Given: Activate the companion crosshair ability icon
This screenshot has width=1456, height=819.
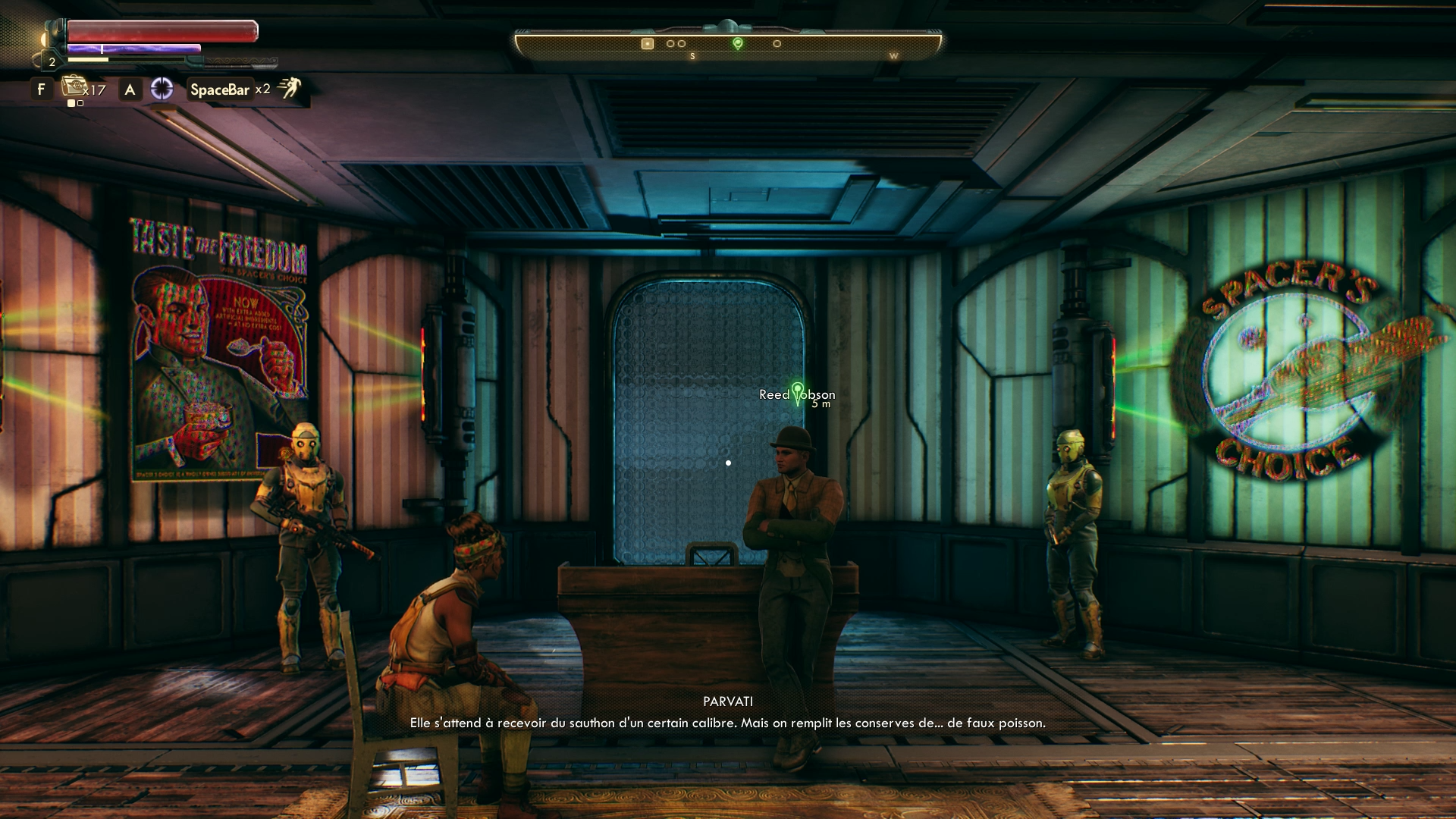Looking at the screenshot, I should 162,89.
